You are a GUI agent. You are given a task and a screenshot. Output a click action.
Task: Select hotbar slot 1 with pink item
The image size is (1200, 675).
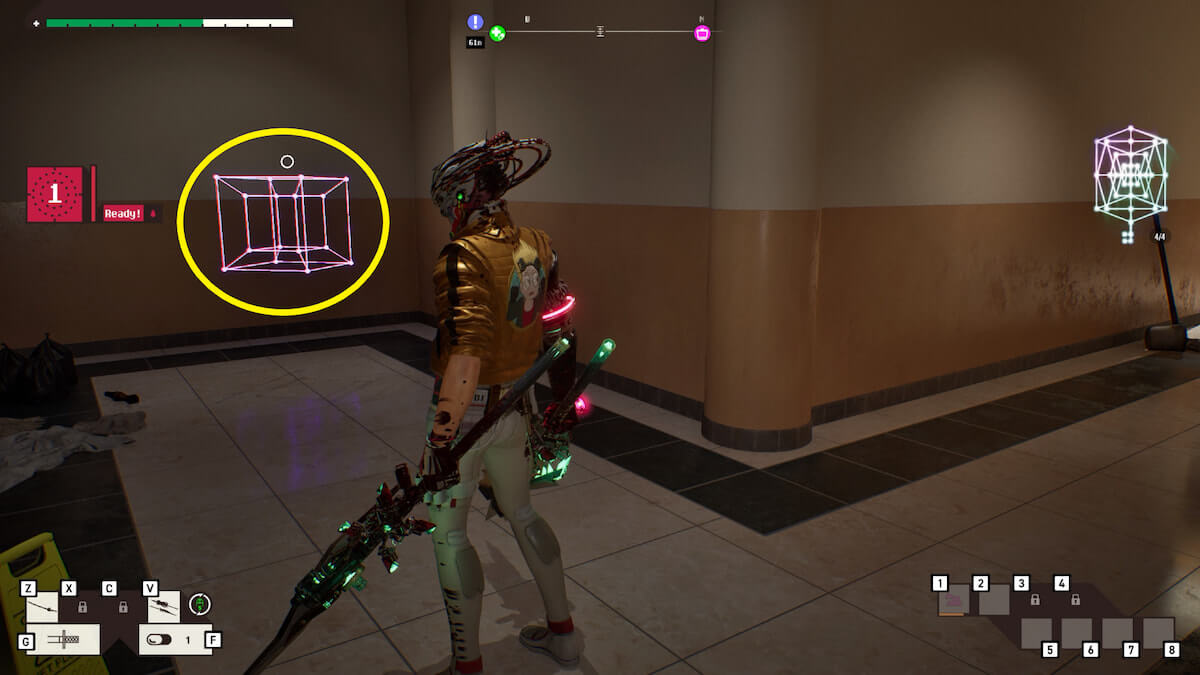953,600
